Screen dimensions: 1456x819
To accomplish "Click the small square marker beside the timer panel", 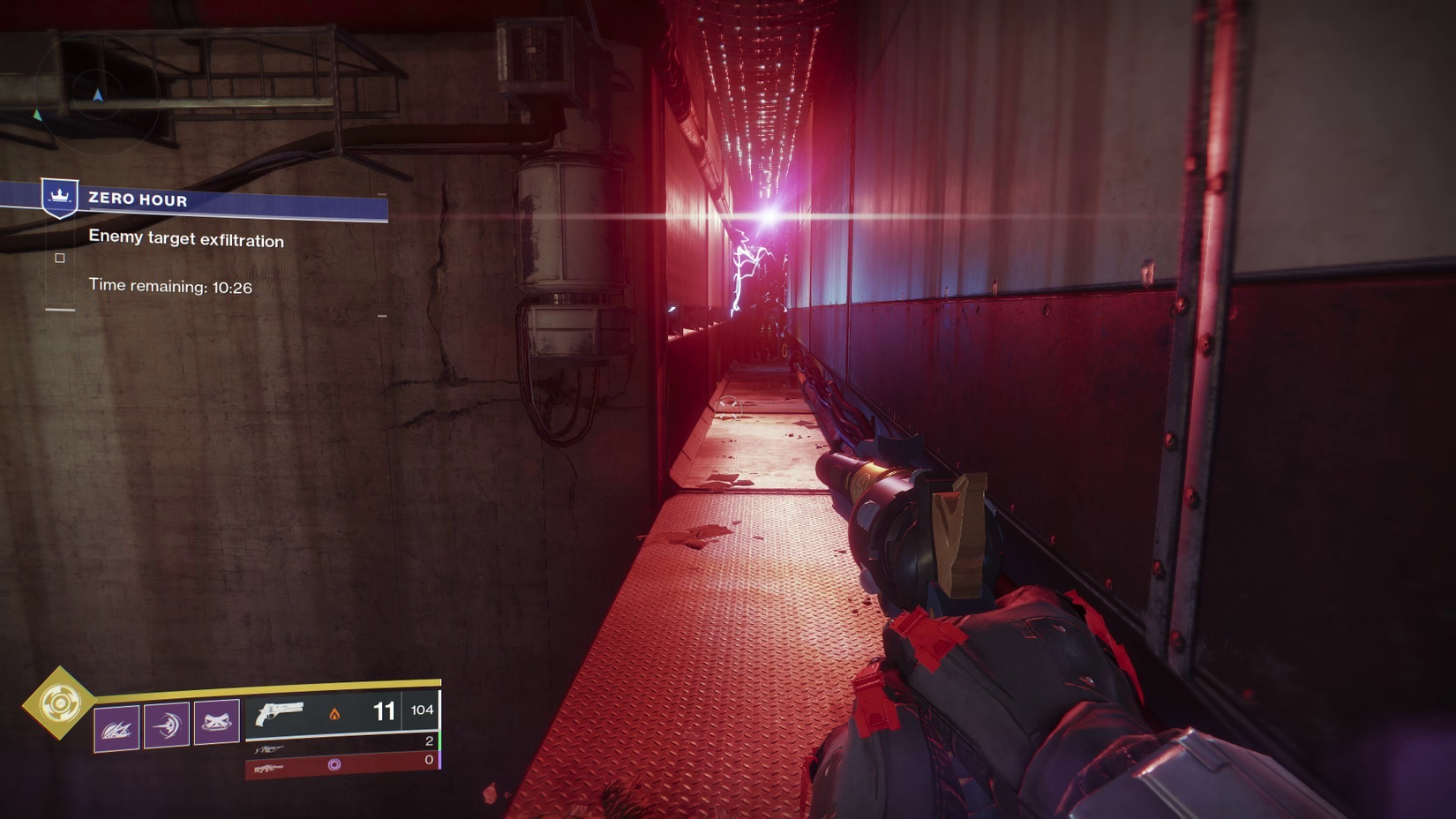I will pyautogui.click(x=59, y=257).
